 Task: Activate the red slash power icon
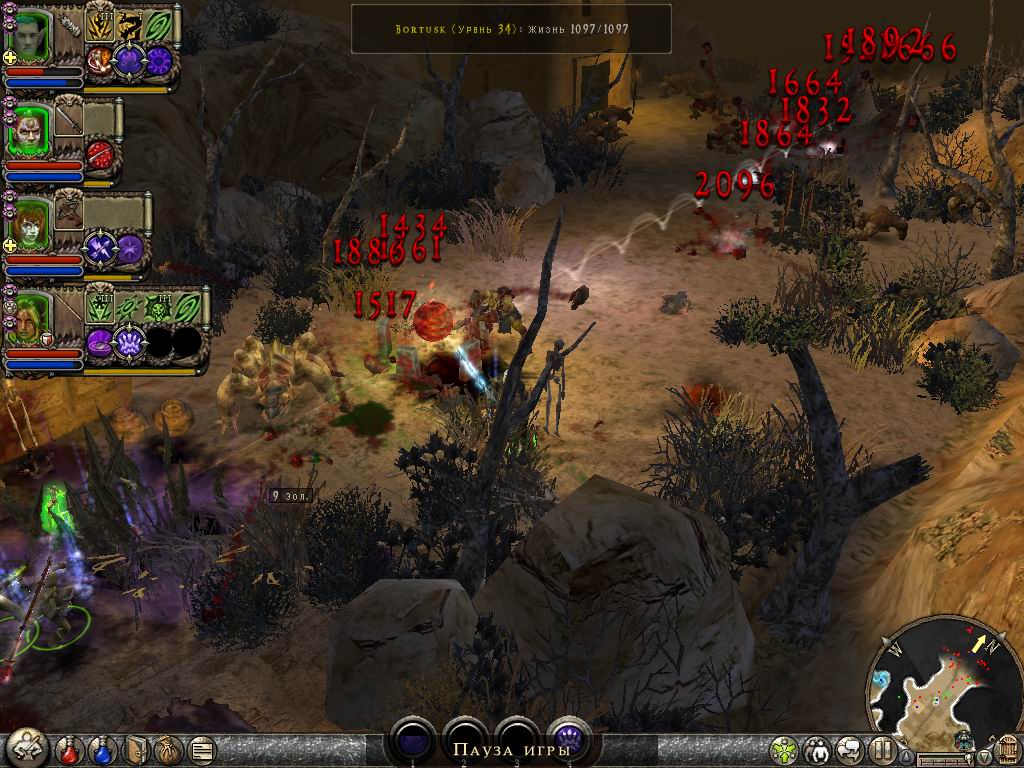tap(101, 155)
